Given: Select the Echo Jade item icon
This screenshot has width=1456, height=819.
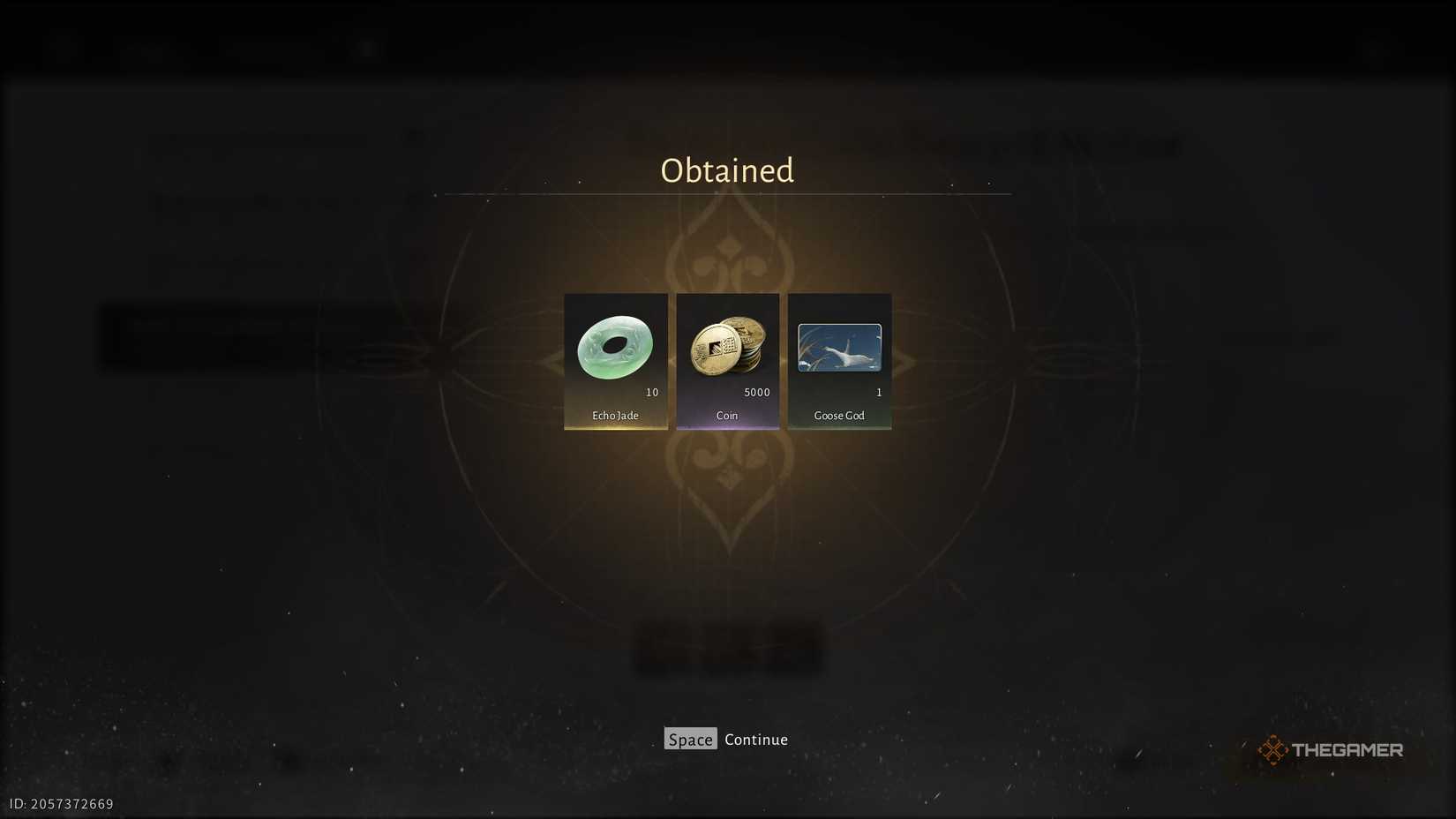Looking at the screenshot, I should (x=615, y=348).
